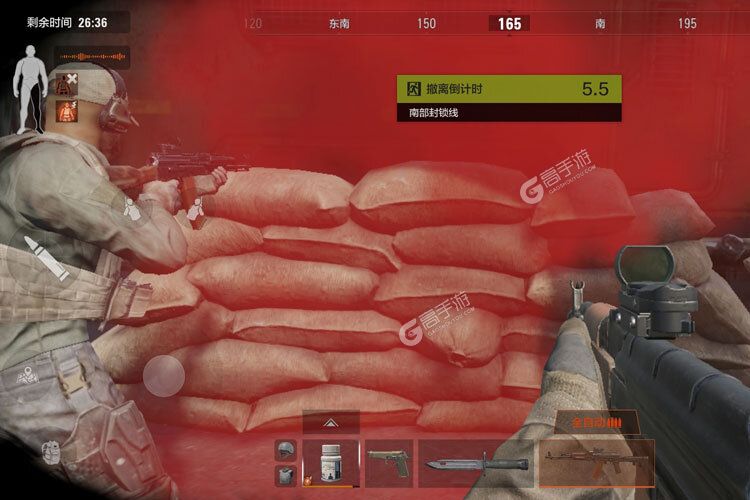Equip the pistol from the hotbar
750x500 pixels.
coord(390,463)
